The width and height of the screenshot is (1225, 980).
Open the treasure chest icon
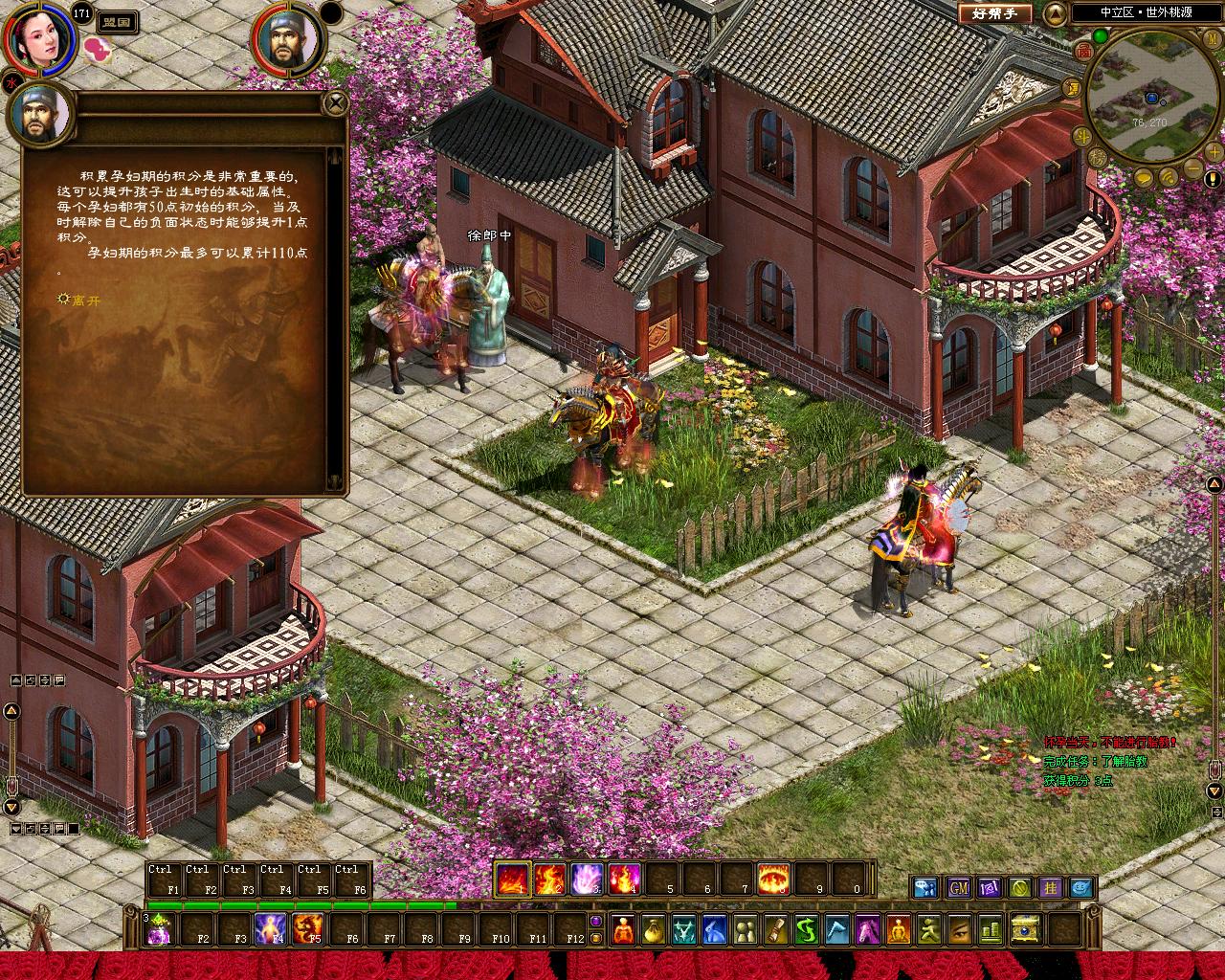coord(1025,928)
